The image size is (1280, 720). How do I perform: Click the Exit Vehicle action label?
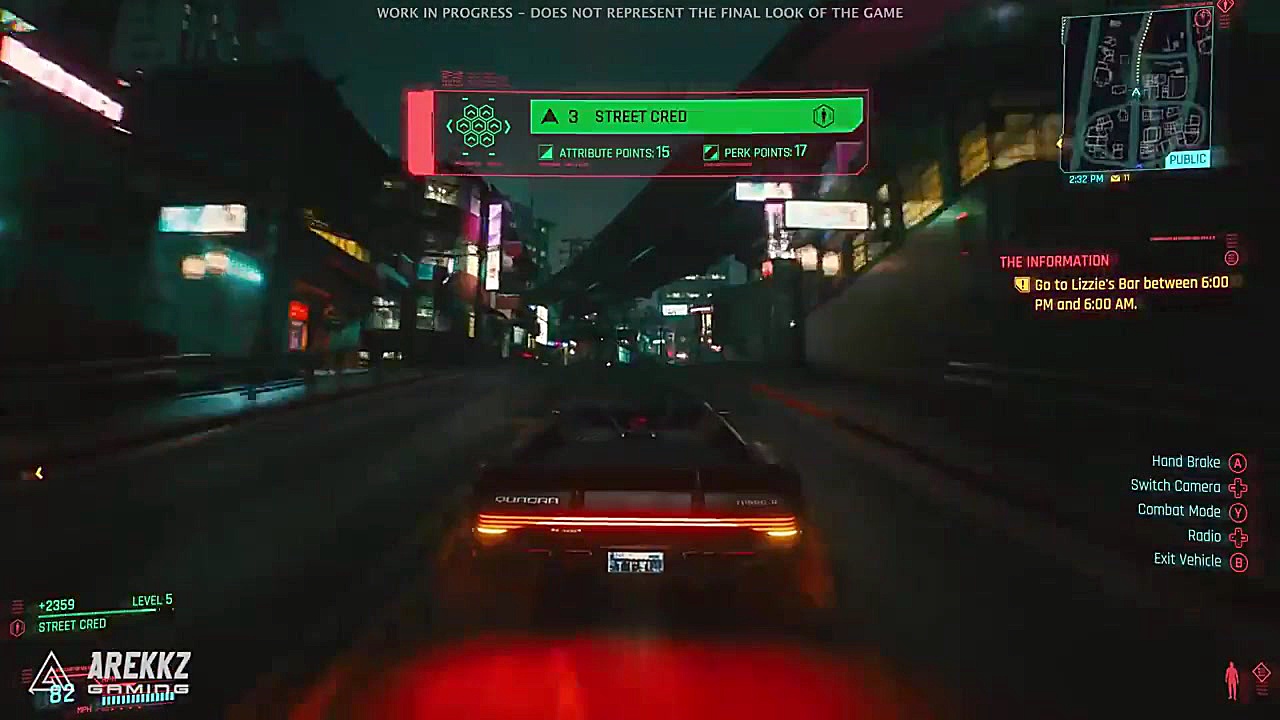(1188, 560)
